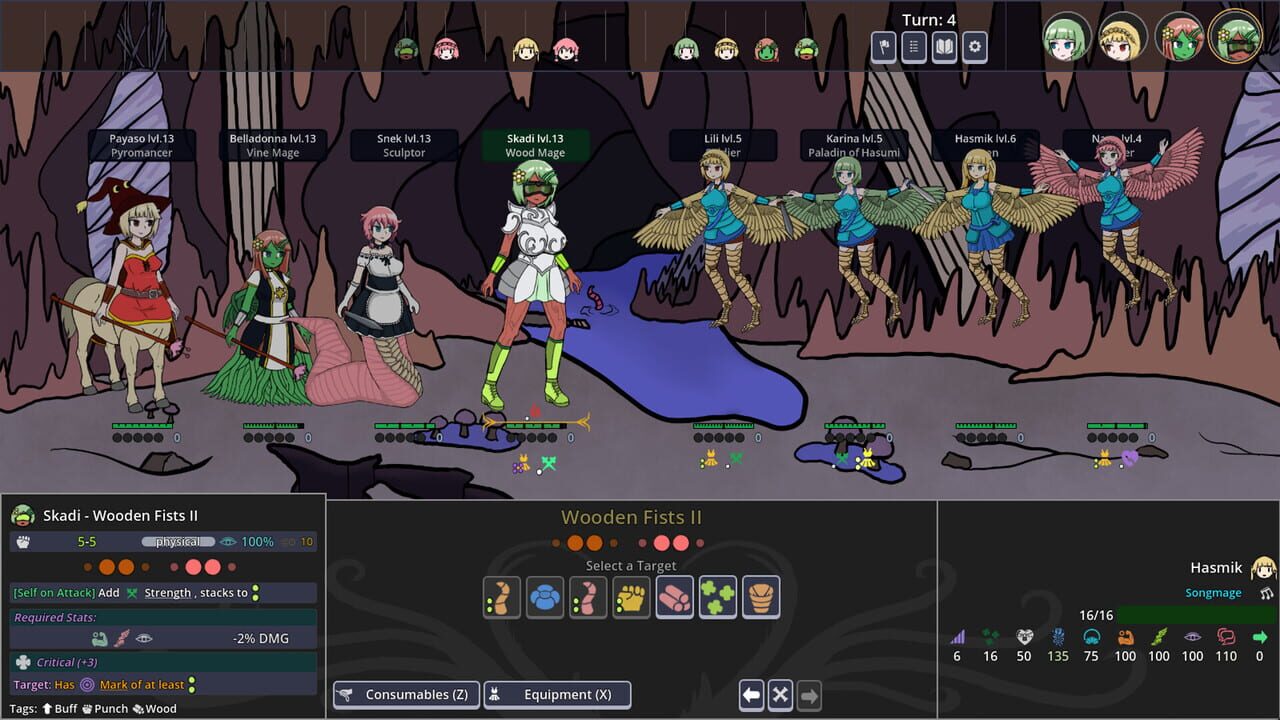This screenshot has width=1280, height=720.
Task: Select the green clovers target icon
Action: click(x=717, y=597)
